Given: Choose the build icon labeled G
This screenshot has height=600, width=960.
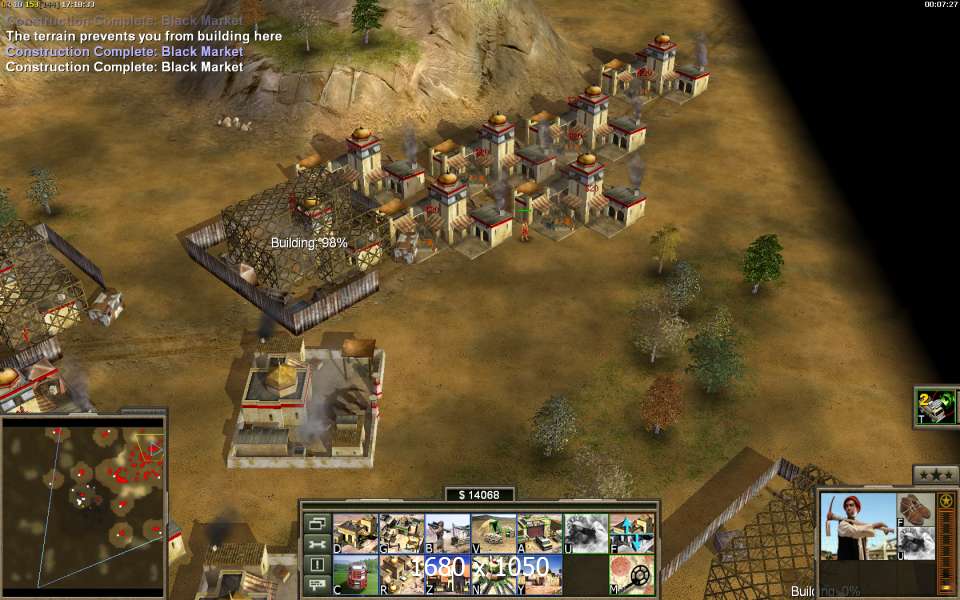Looking at the screenshot, I should pyautogui.click(x=400, y=533).
